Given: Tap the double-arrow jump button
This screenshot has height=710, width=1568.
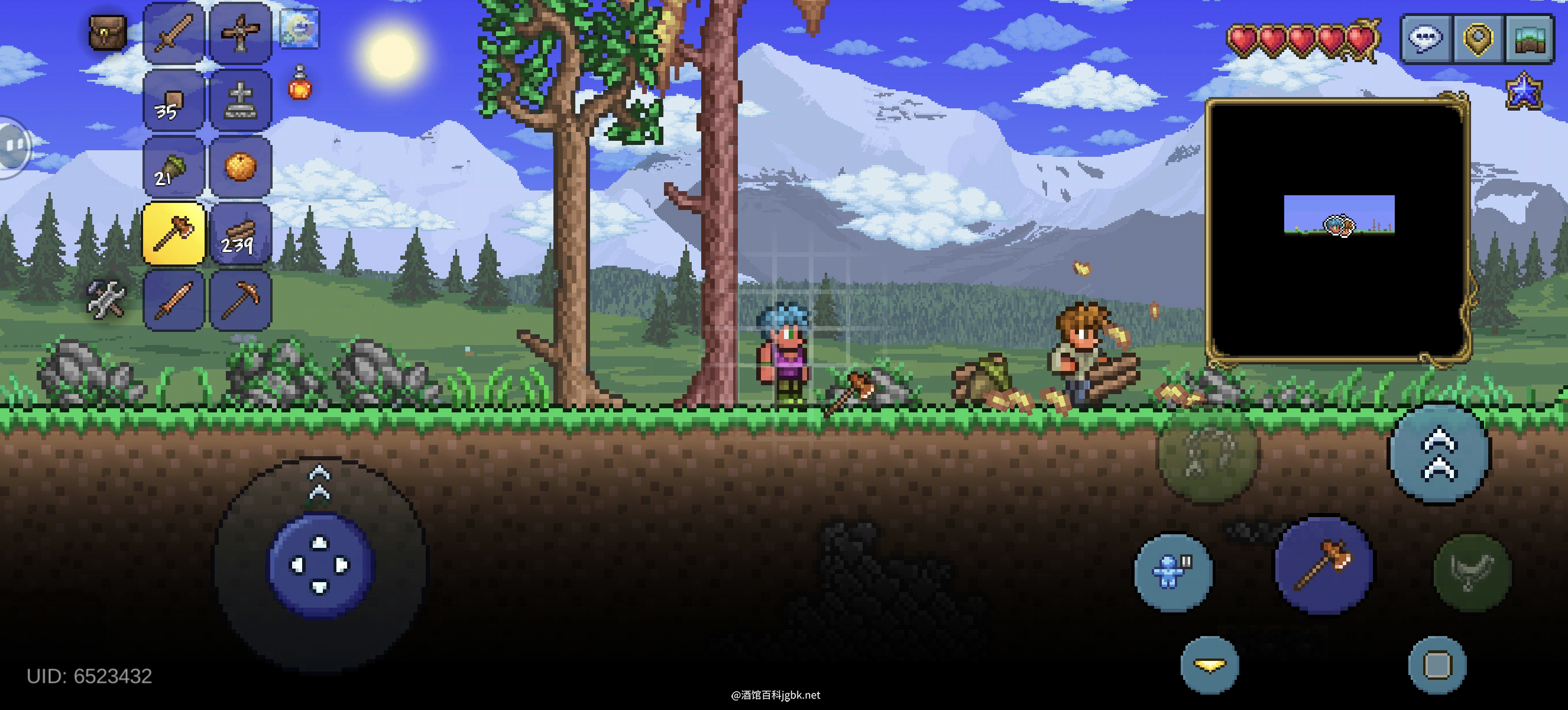Looking at the screenshot, I should (1439, 454).
